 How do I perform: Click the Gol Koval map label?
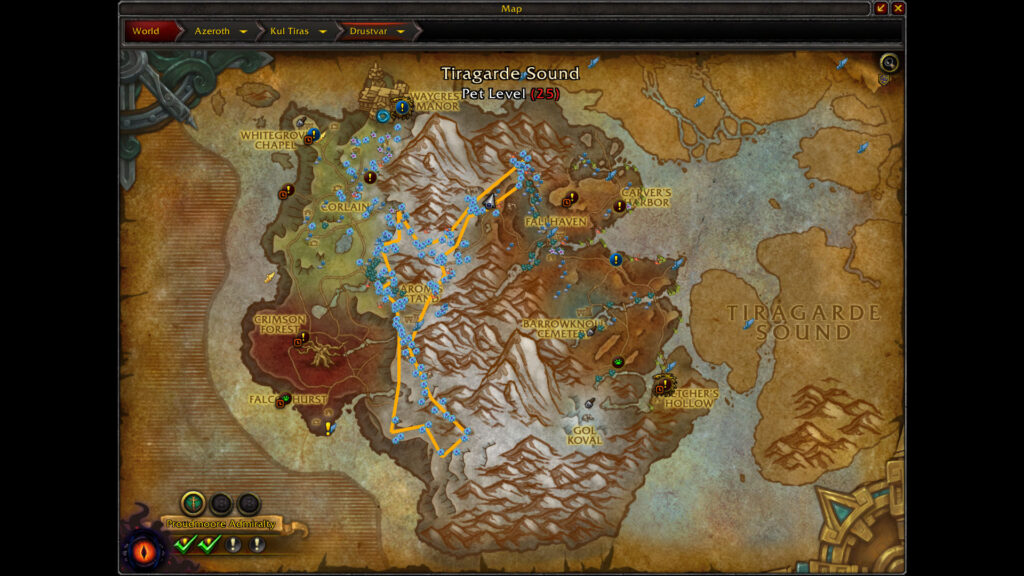(585, 435)
